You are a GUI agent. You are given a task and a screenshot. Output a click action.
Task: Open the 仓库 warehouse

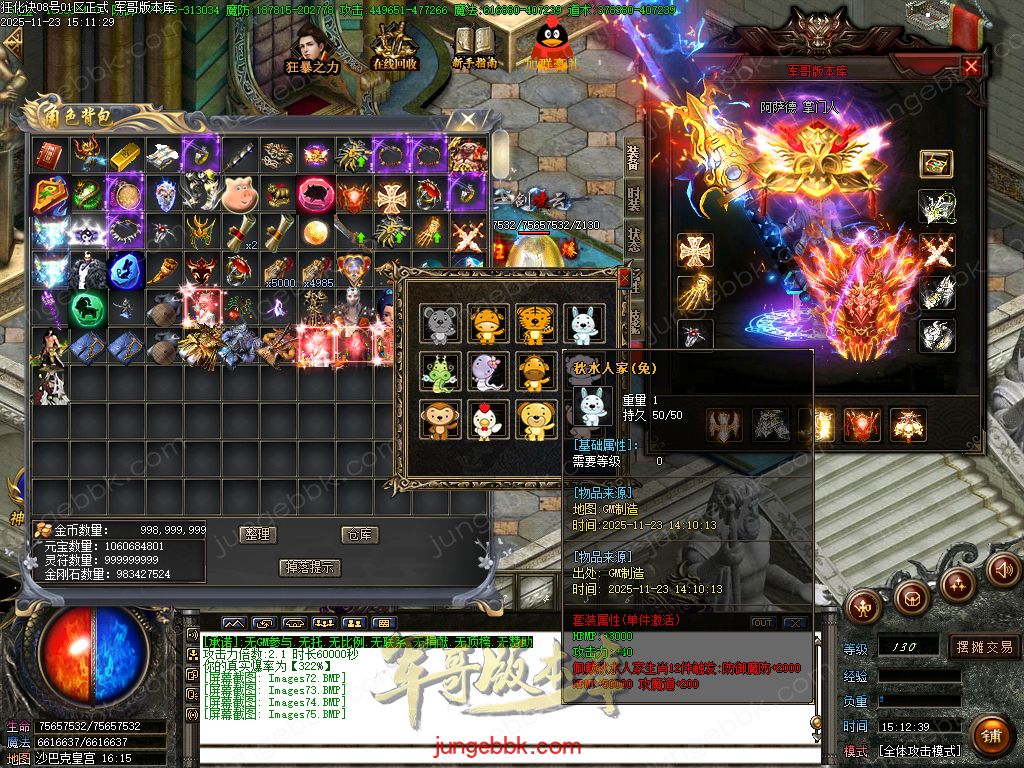pos(361,534)
